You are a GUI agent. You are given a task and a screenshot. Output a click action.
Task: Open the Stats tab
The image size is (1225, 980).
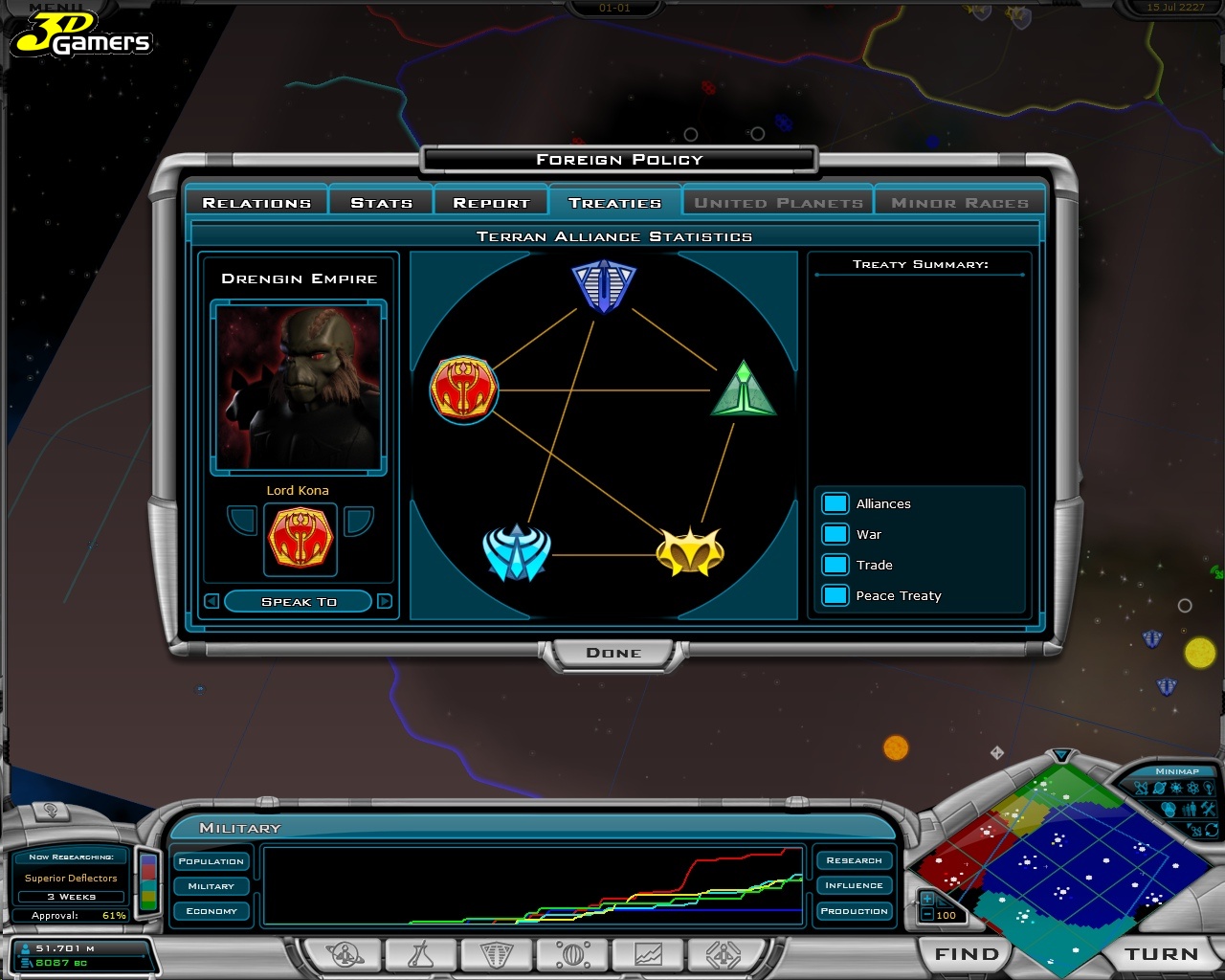pos(381,202)
